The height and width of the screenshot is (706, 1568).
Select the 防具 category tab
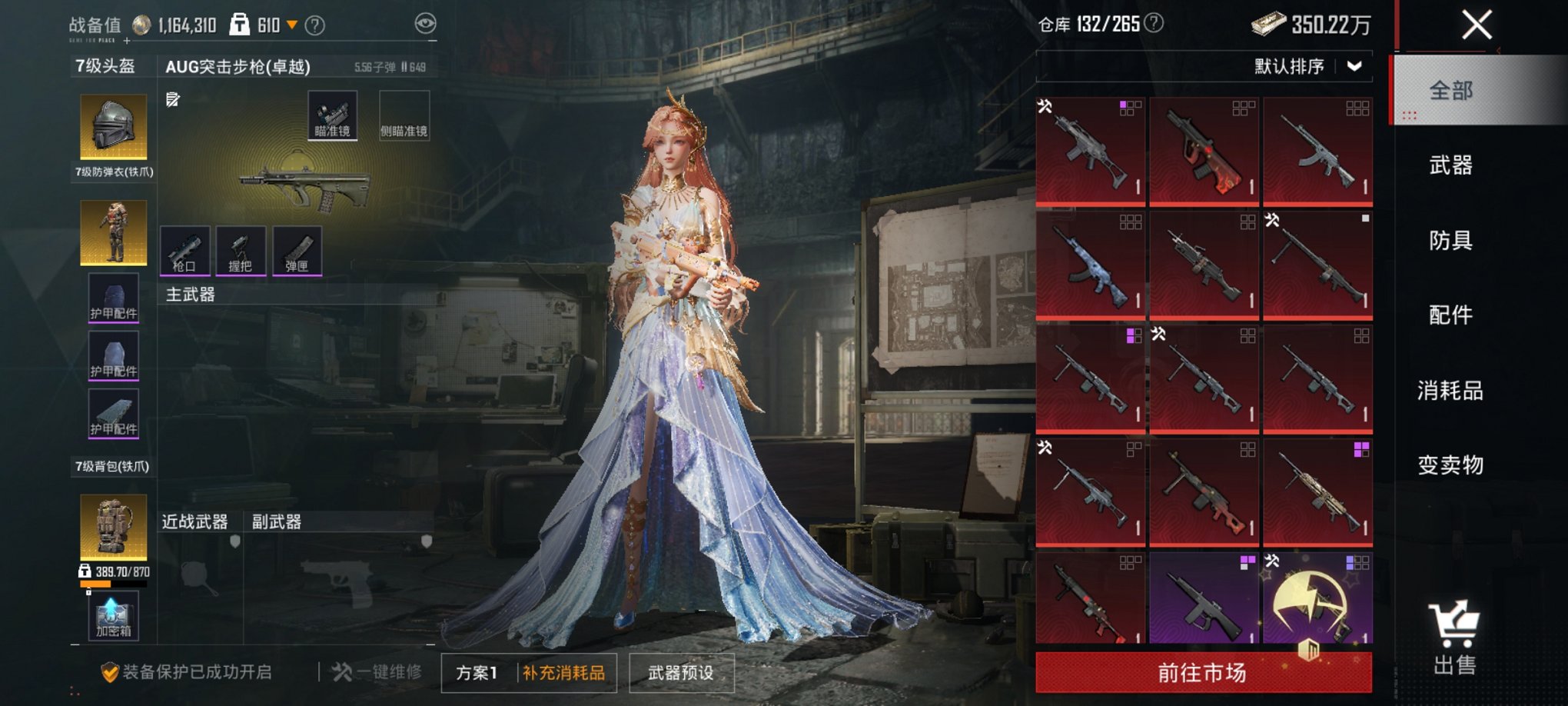pyautogui.click(x=1450, y=241)
